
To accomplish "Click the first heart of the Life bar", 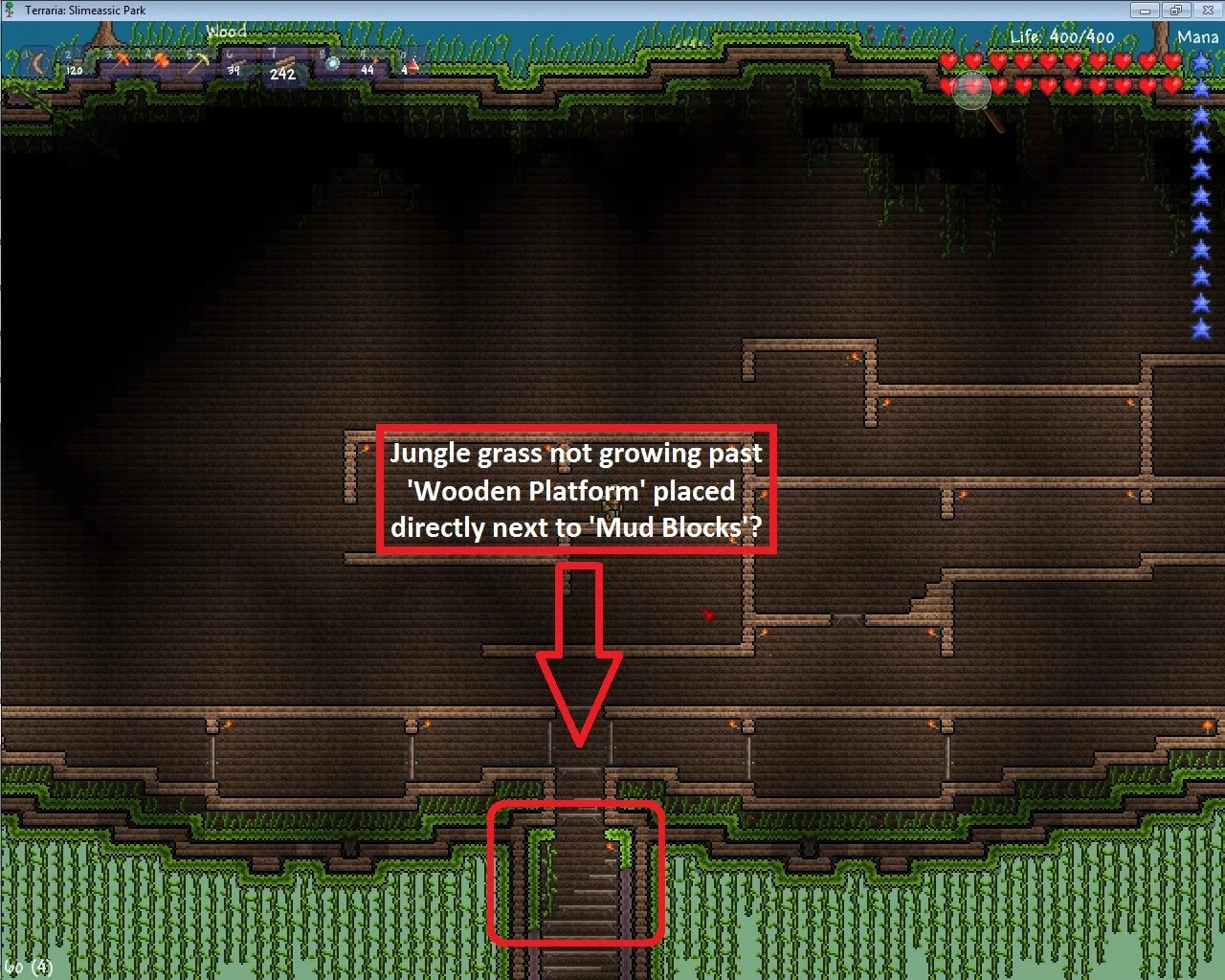I will [948, 59].
